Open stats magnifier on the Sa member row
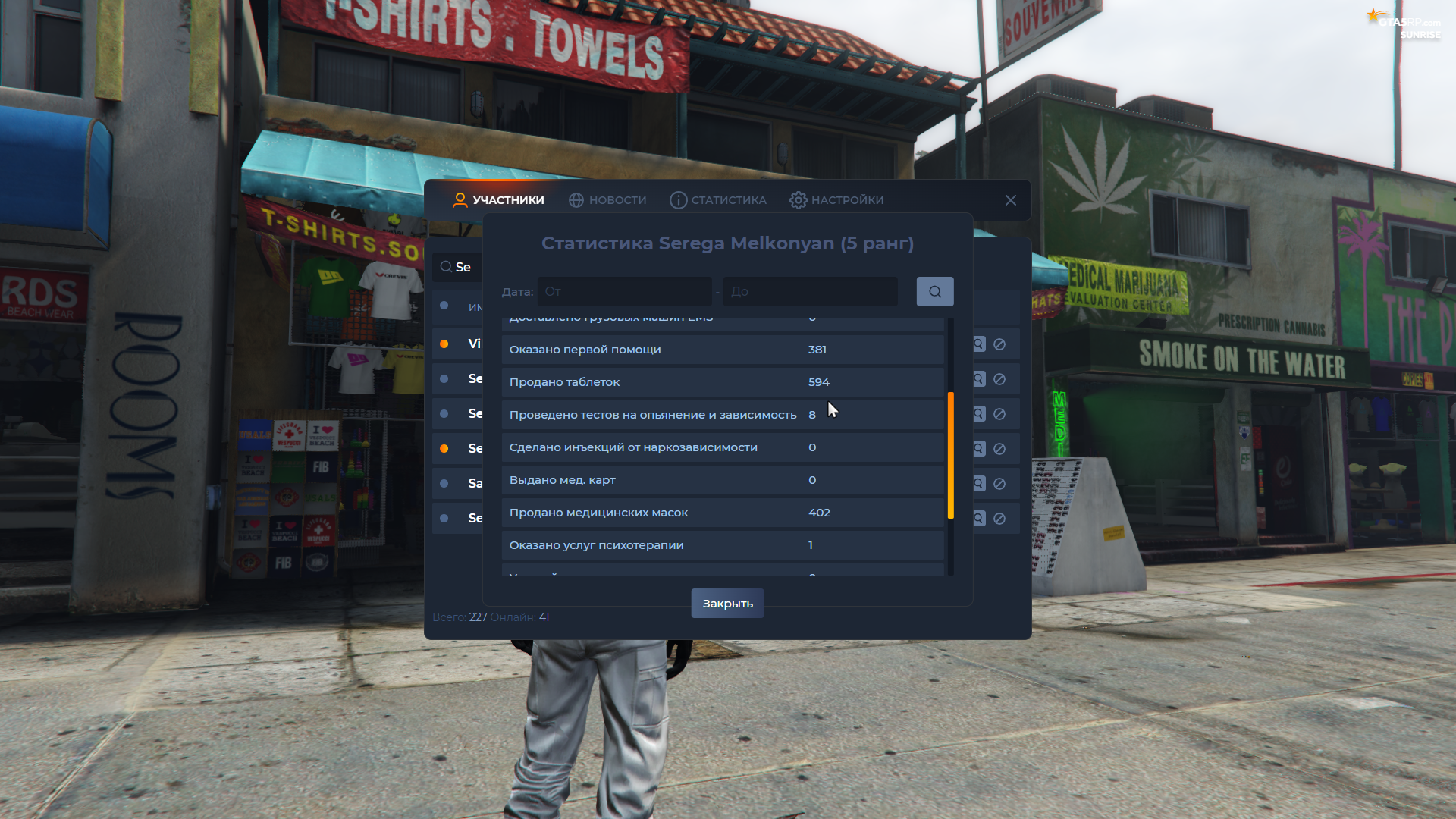Image resolution: width=1456 pixels, height=819 pixels. coord(978,483)
